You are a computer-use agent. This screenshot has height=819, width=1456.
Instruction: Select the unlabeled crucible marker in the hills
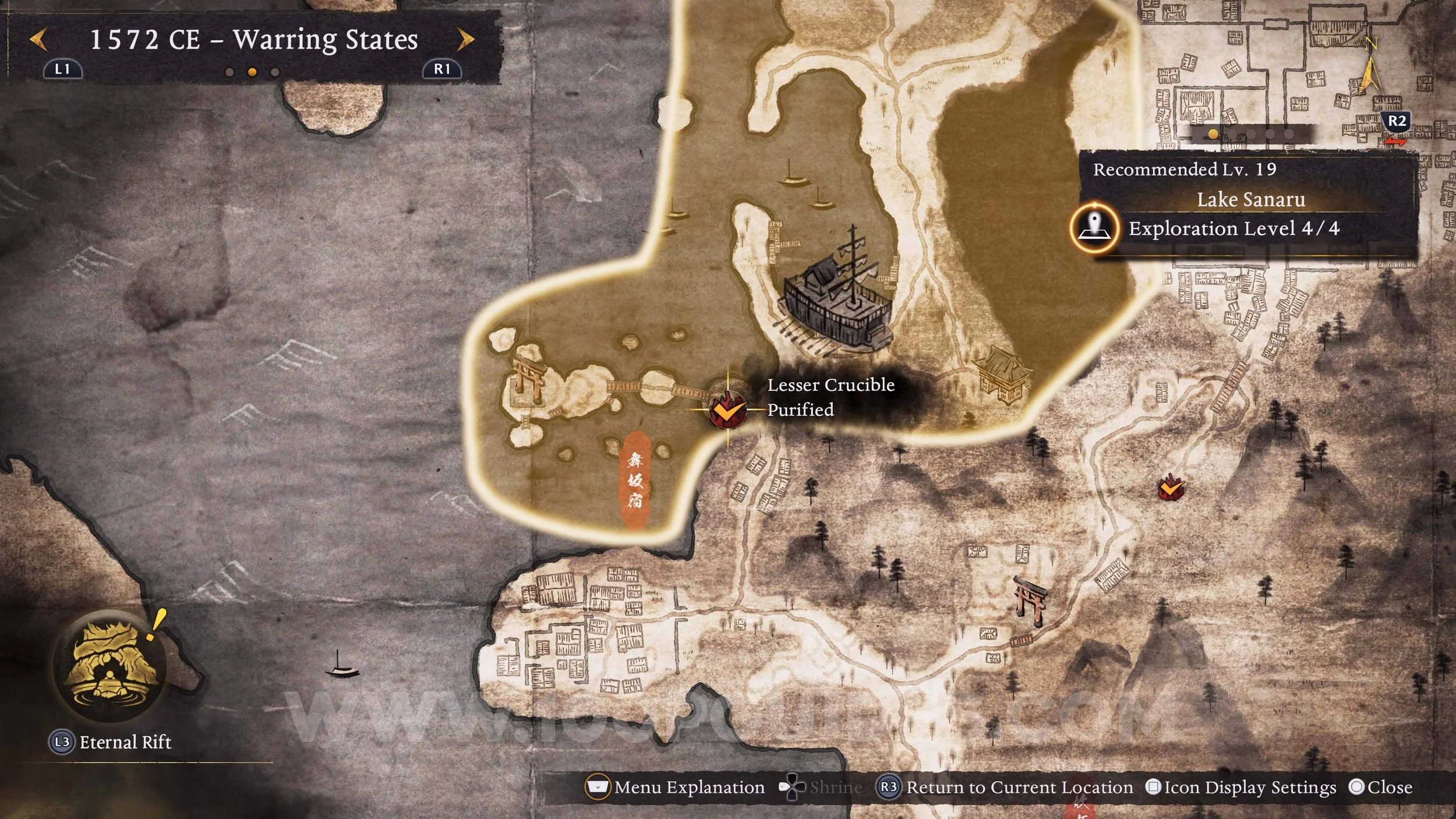pyautogui.click(x=1171, y=488)
